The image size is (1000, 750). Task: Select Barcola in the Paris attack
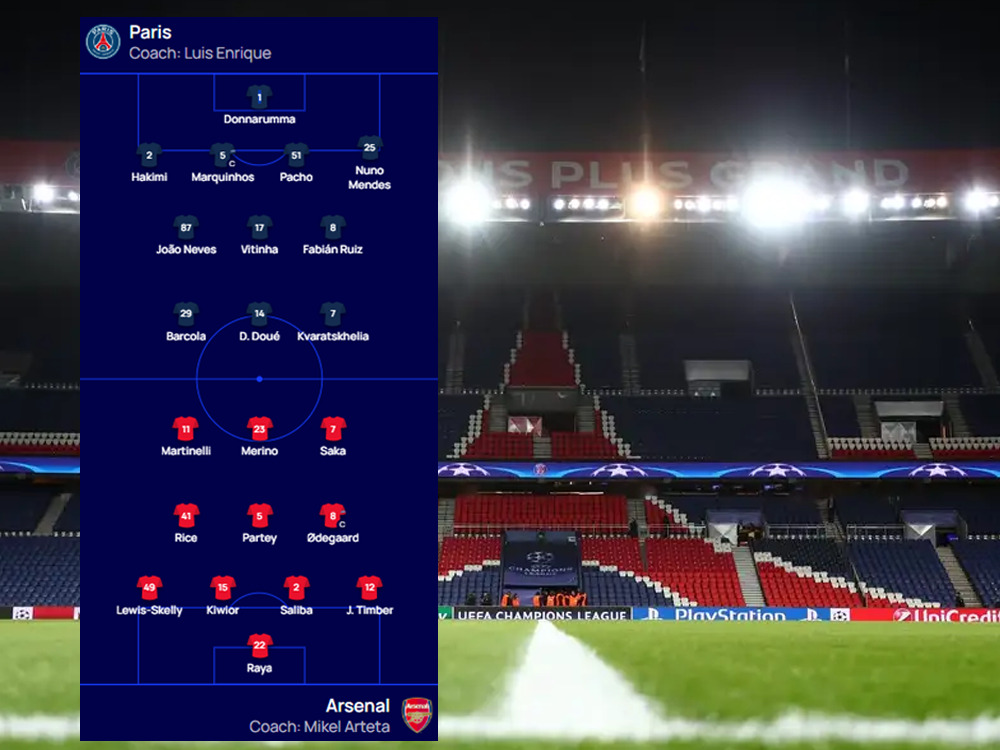[186, 314]
